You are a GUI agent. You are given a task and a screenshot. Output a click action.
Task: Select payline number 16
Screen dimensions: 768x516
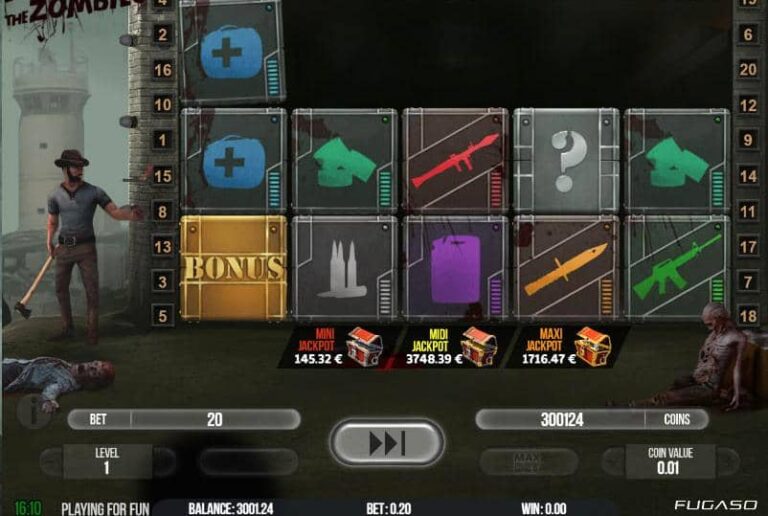coord(164,69)
